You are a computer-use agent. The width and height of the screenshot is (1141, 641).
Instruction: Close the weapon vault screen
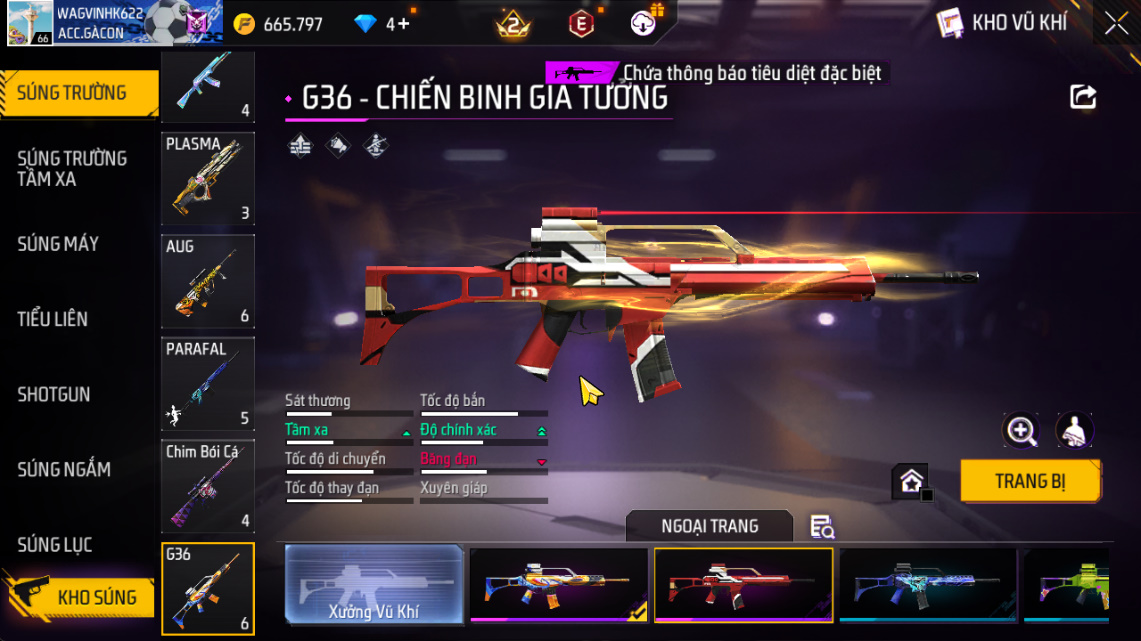tap(1116, 24)
